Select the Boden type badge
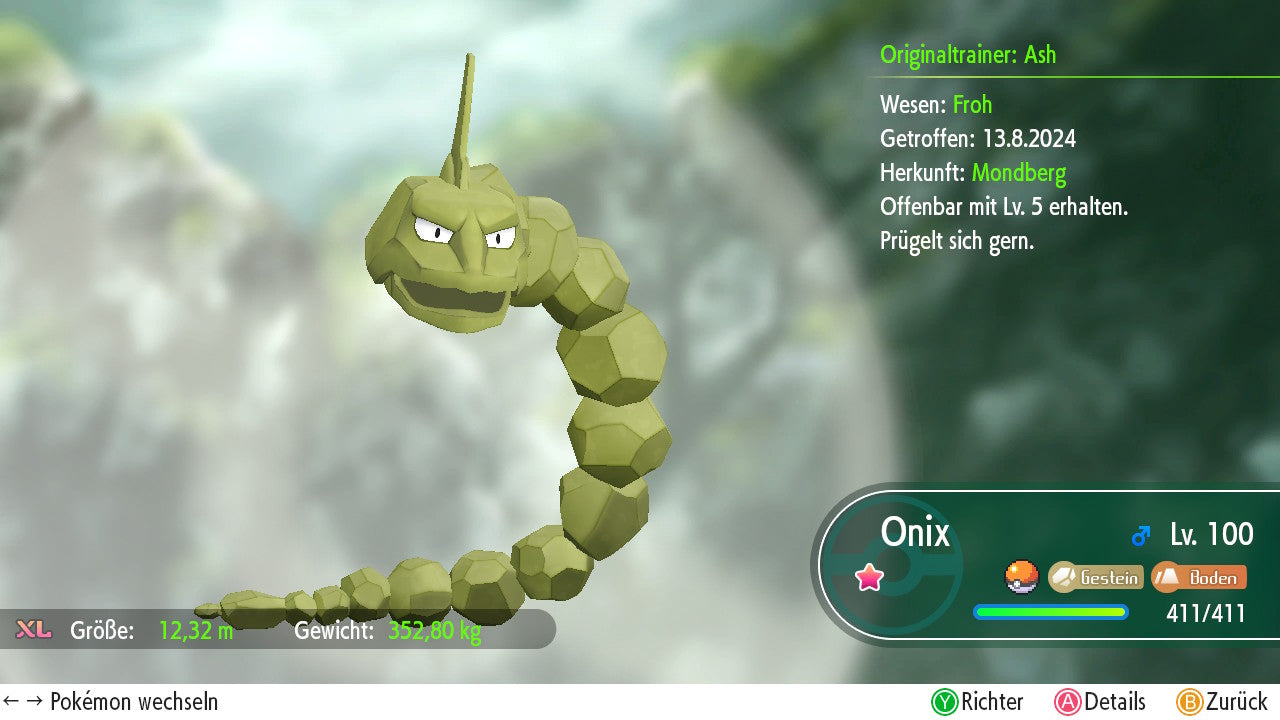This screenshot has height=720, width=1280. pos(1199,577)
